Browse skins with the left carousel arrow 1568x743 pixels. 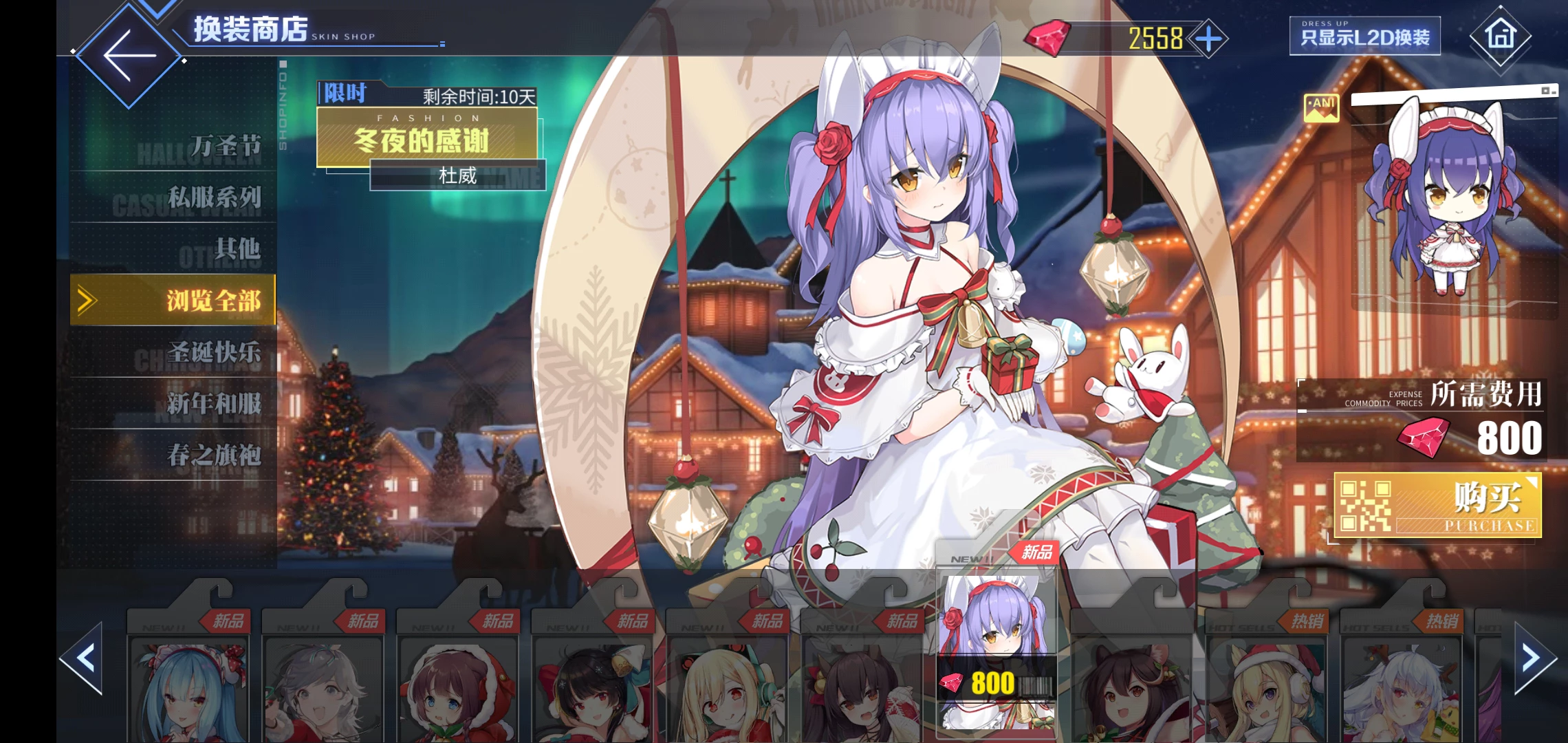(x=84, y=658)
